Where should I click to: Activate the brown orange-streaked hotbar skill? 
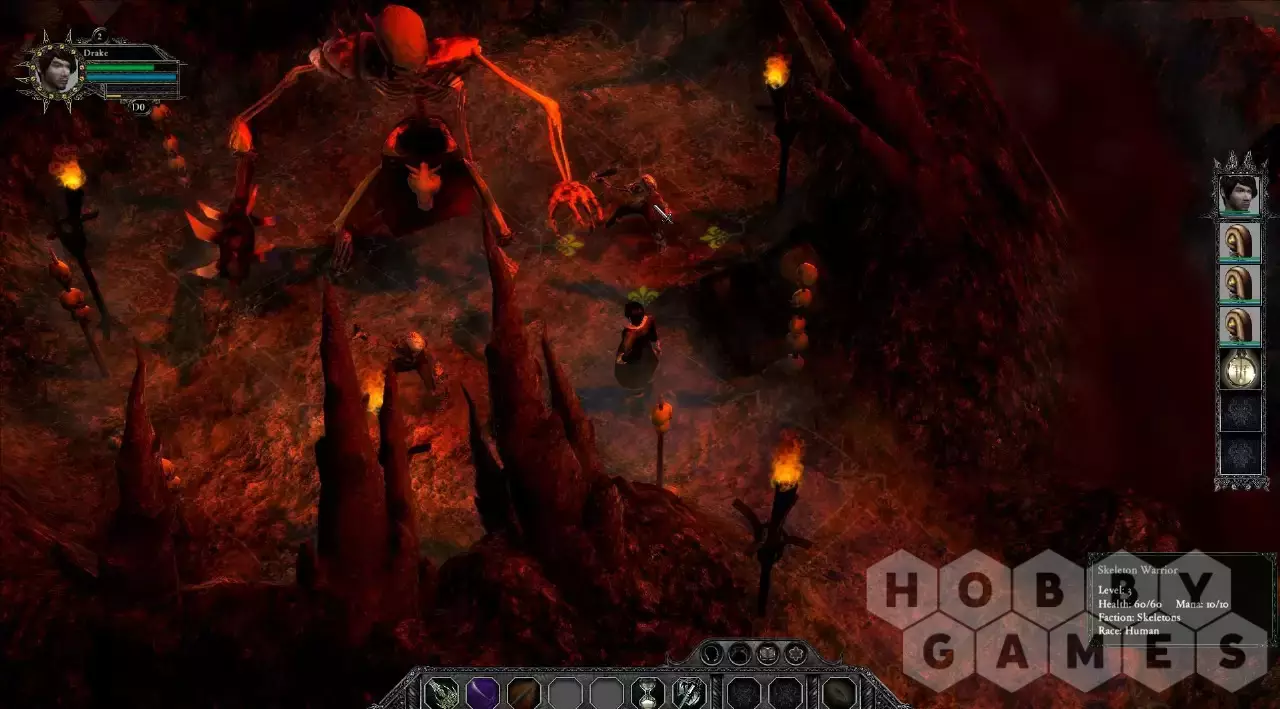coord(523,693)
